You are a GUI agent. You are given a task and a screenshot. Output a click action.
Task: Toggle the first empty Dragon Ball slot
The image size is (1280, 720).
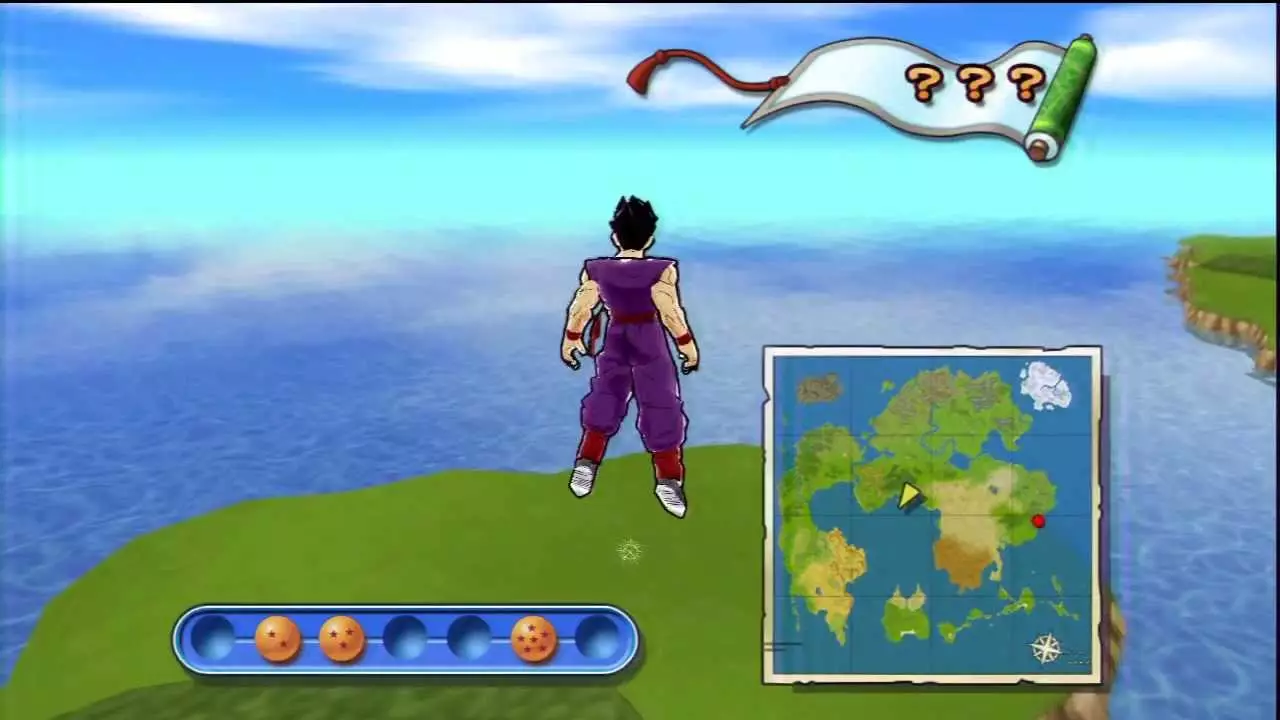click(x=212, y=637)
